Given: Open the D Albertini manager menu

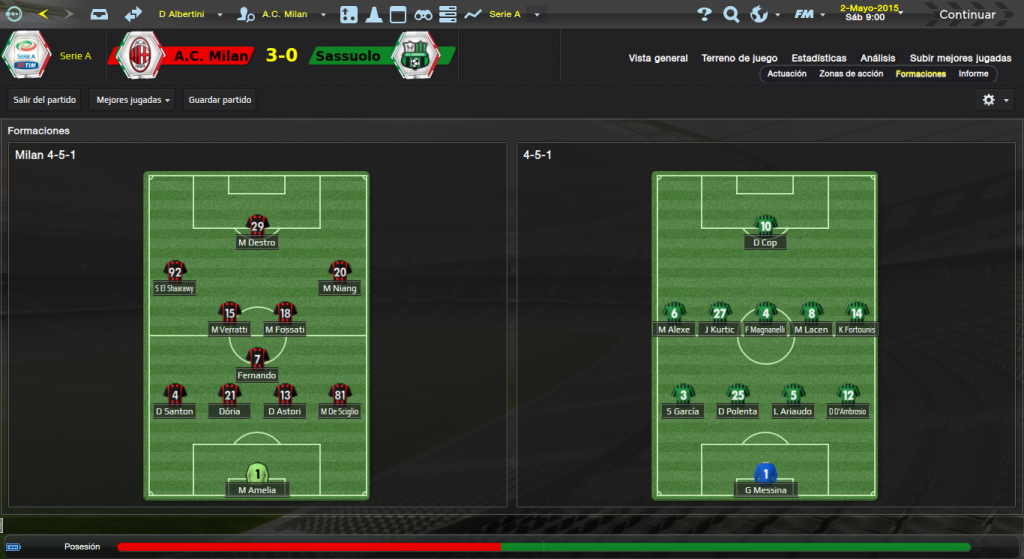Looking at the screenshot, I should pos(190,15).
